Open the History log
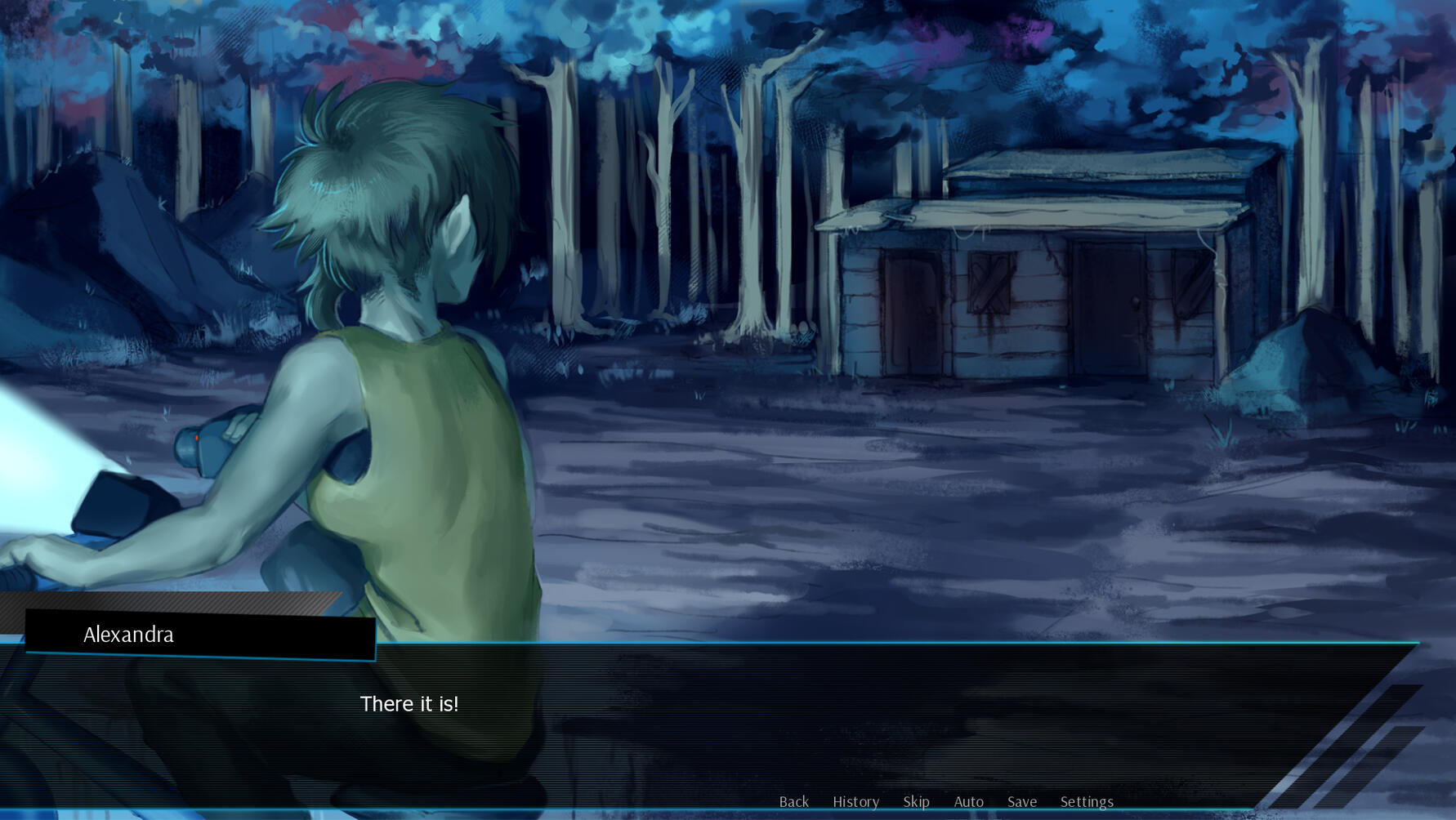This screenshot has height=820, width=1456. click(855, 802)
